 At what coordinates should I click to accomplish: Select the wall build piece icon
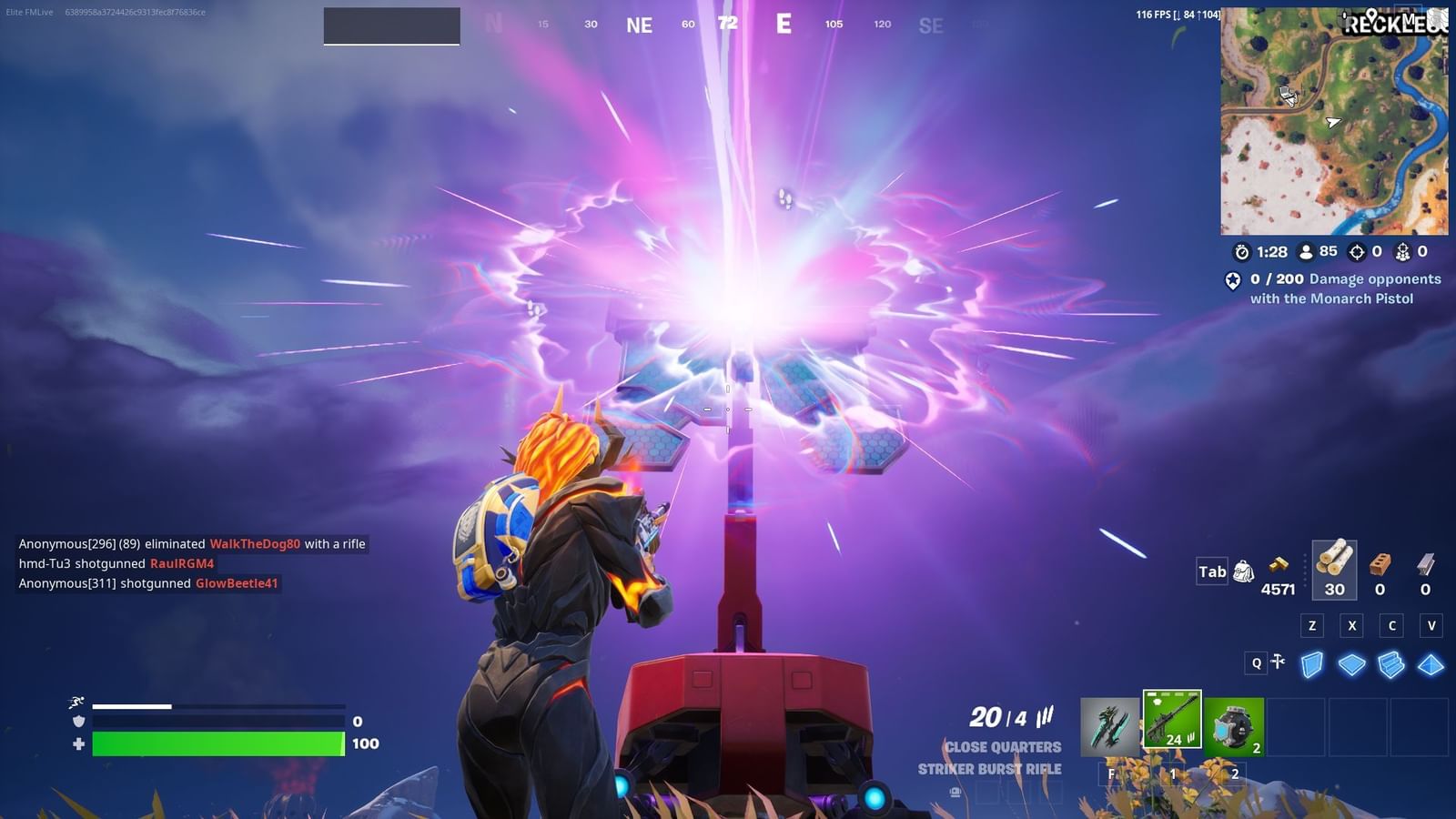point(1310,666)
